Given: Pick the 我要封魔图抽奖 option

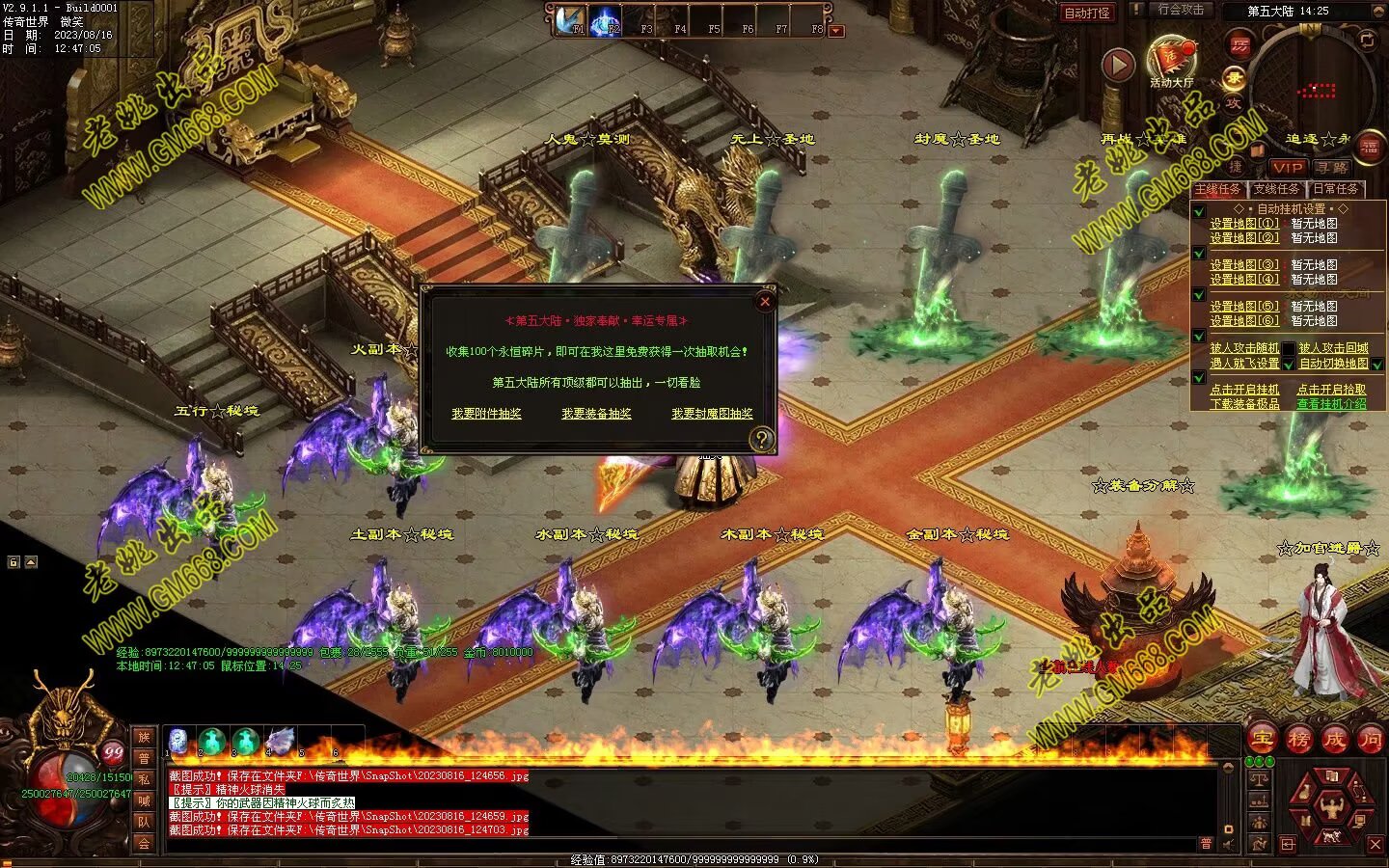Looking at the screenshot, I should point(712,414).
